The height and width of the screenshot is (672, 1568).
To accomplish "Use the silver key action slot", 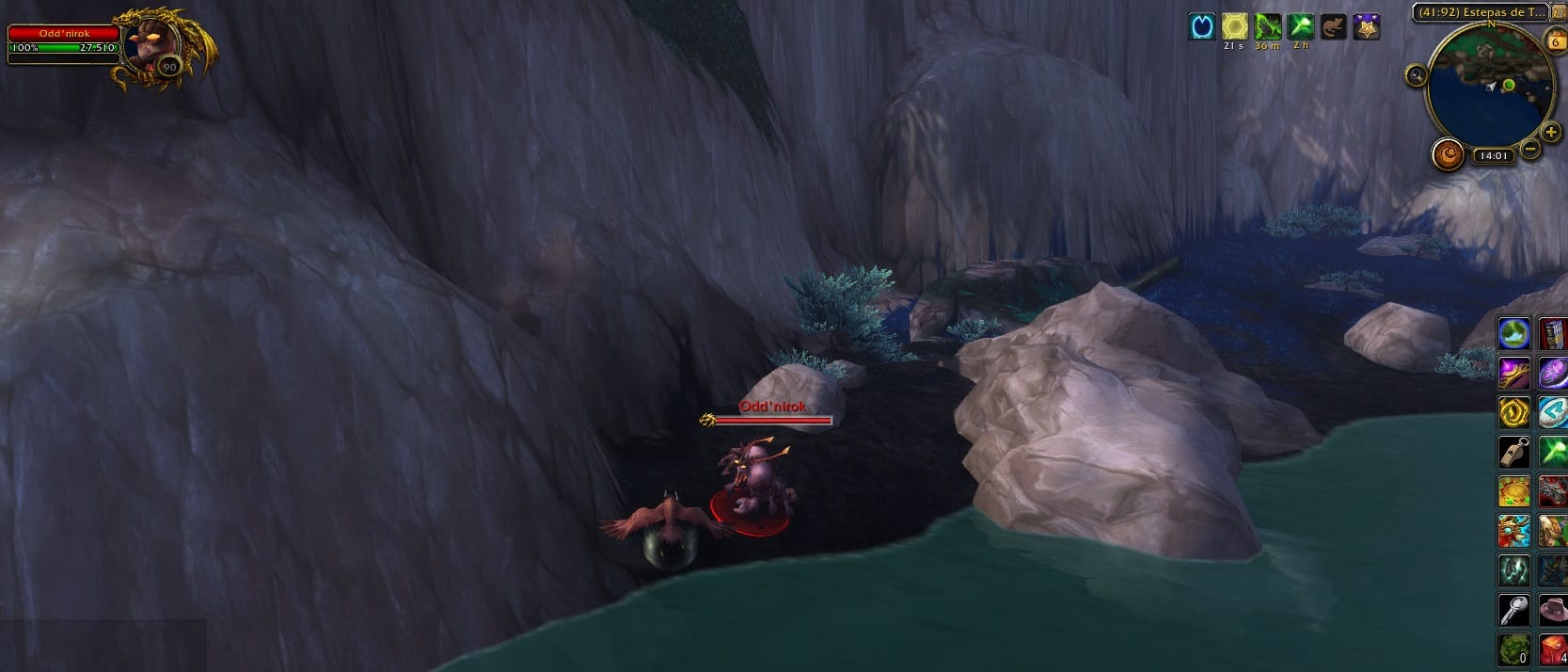I will pos(1513,611).
